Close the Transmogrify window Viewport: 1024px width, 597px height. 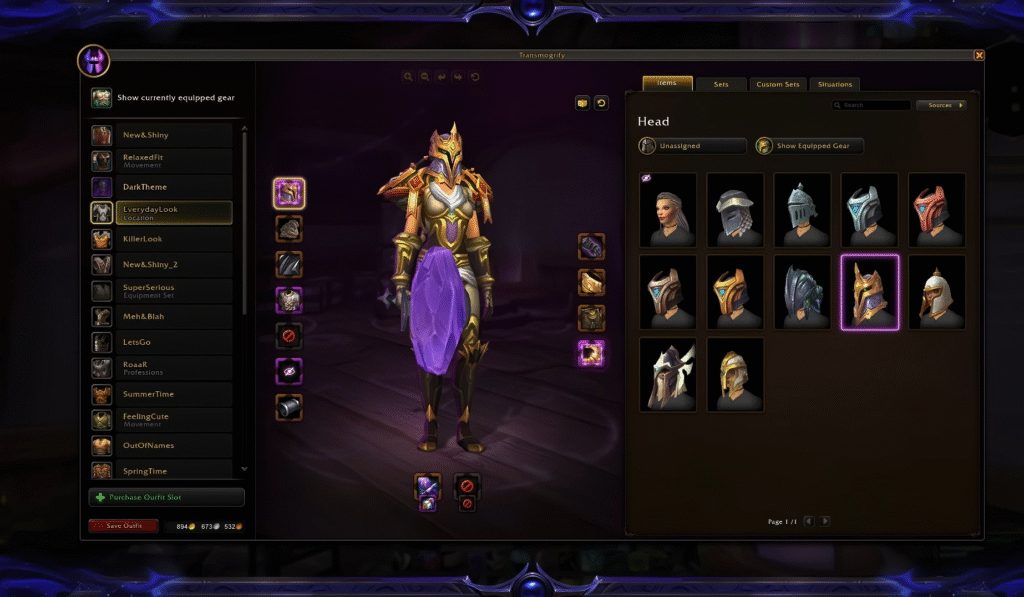(979, 56)
